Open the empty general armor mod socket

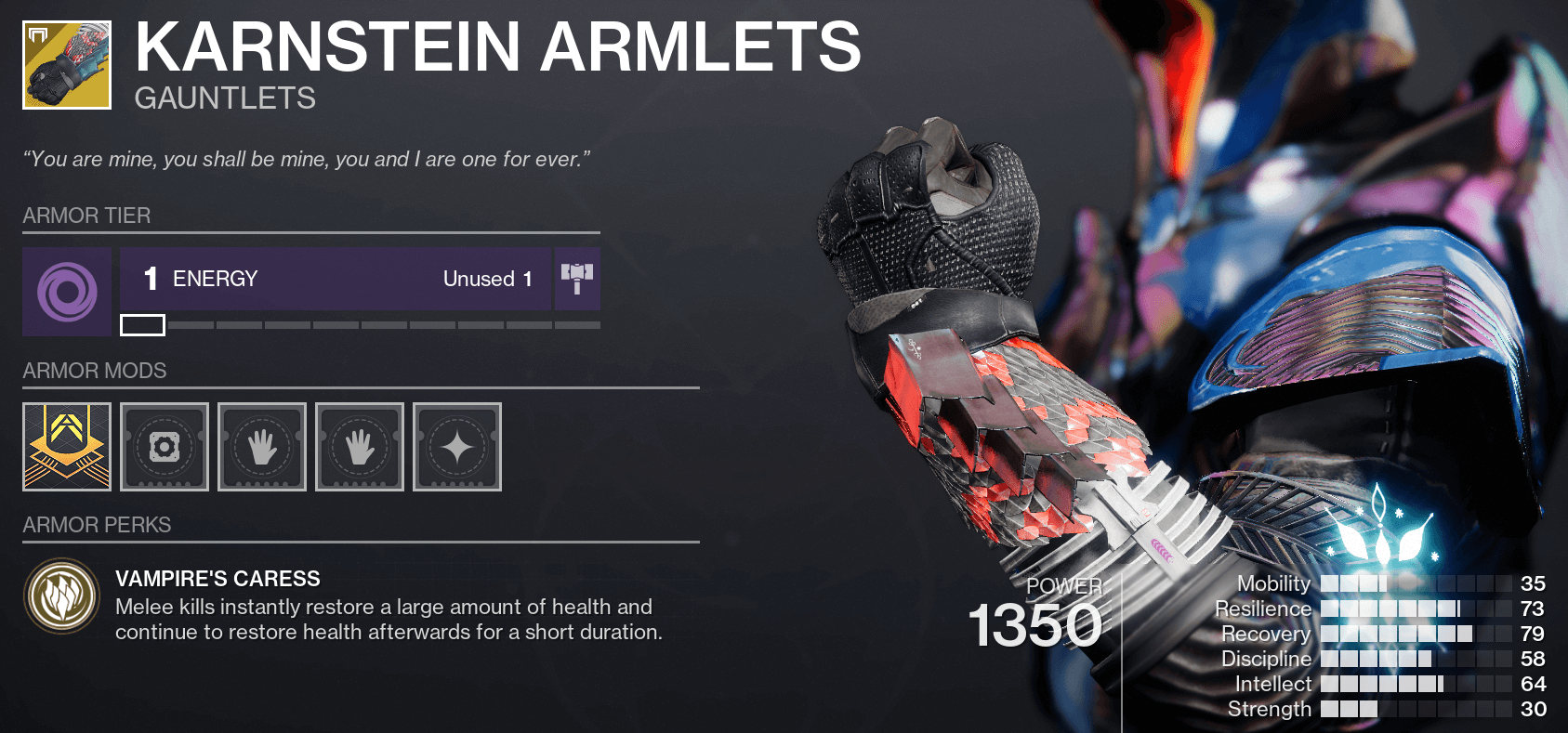(165, 447)
